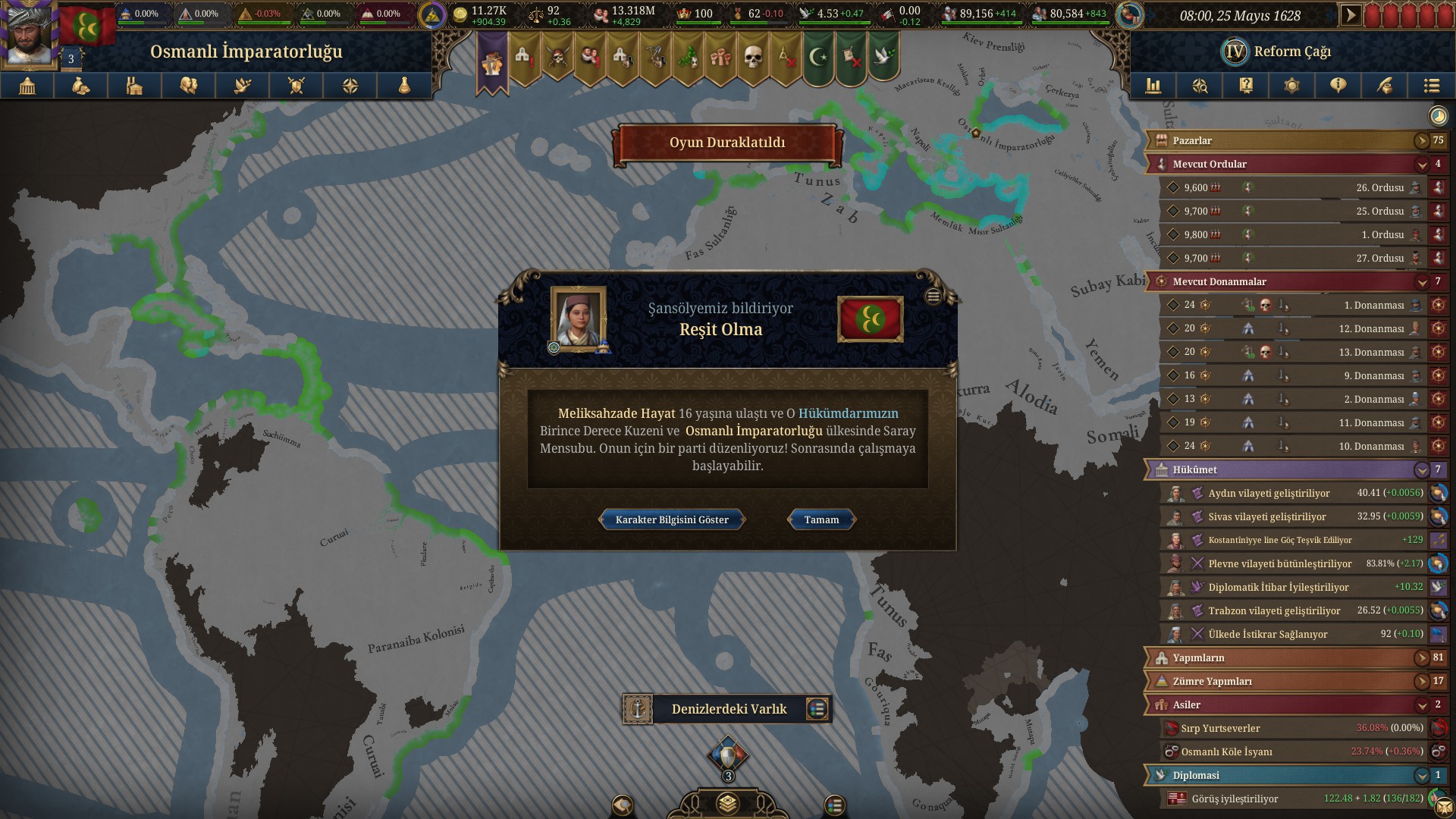Click the game speed play arrow button
1456x819 pixels.
coord(1351,15)
